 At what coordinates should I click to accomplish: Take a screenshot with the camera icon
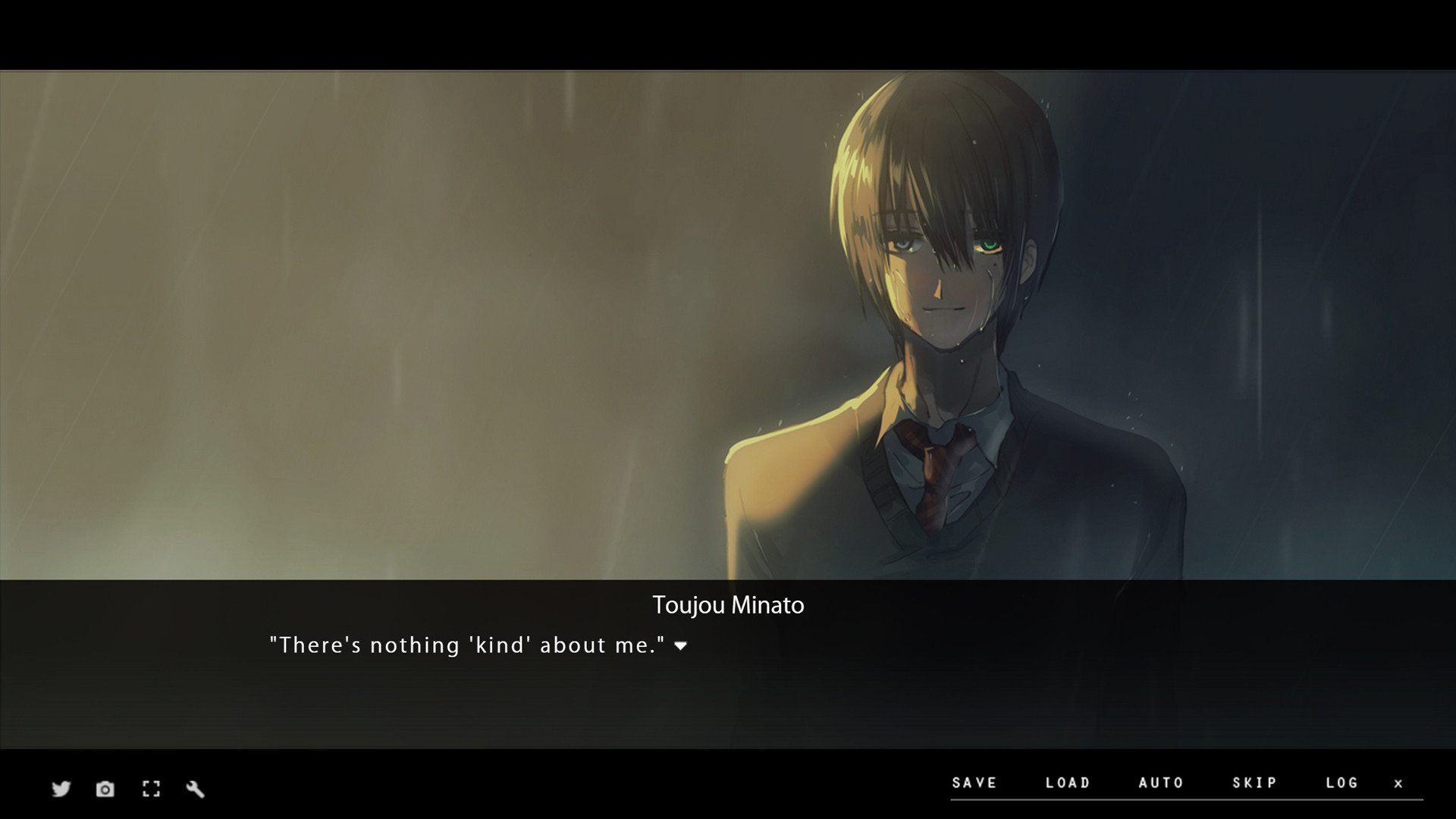105,789
